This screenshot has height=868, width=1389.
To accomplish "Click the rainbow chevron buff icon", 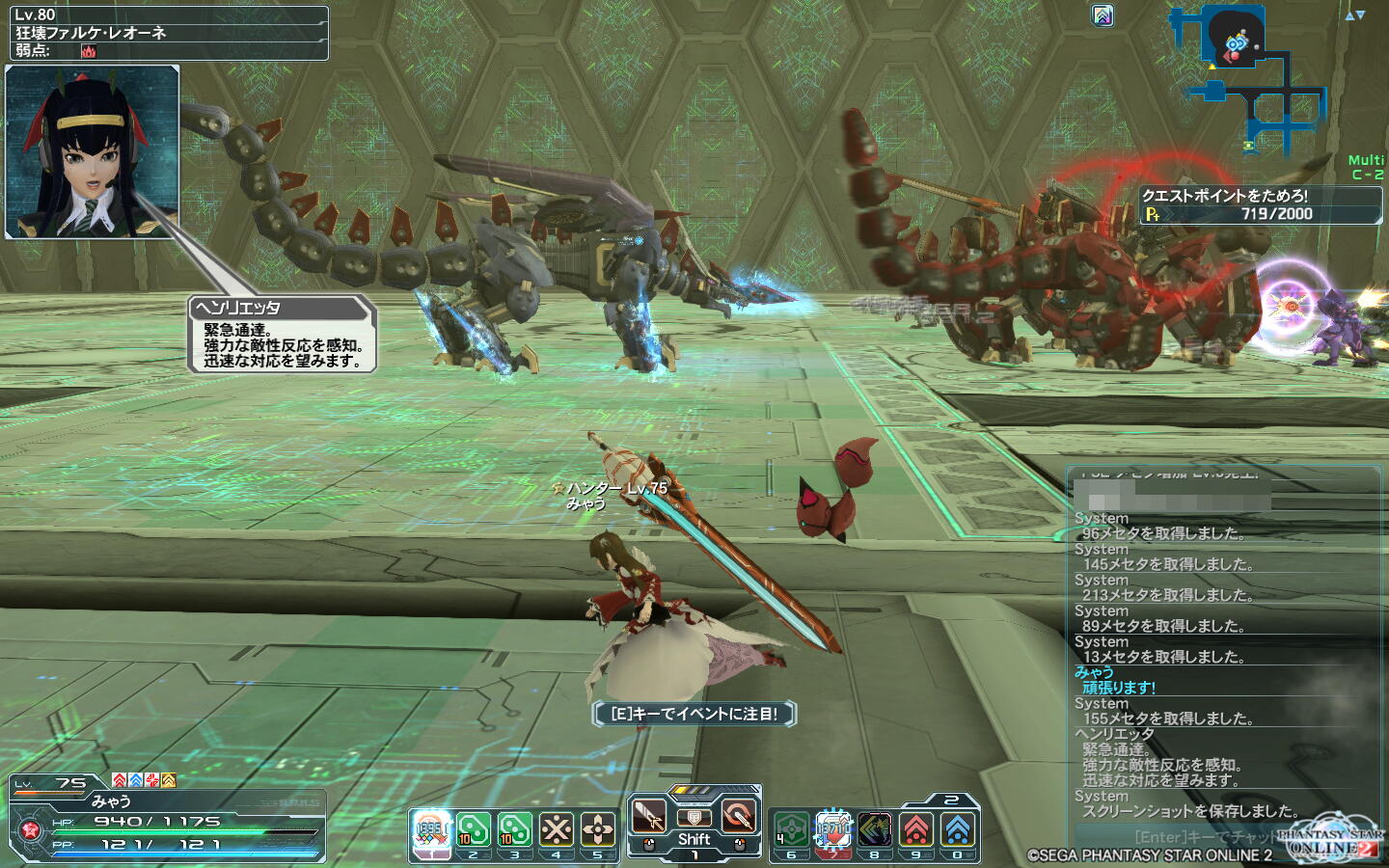I will pyautogui.click(x=1103, y=15).
